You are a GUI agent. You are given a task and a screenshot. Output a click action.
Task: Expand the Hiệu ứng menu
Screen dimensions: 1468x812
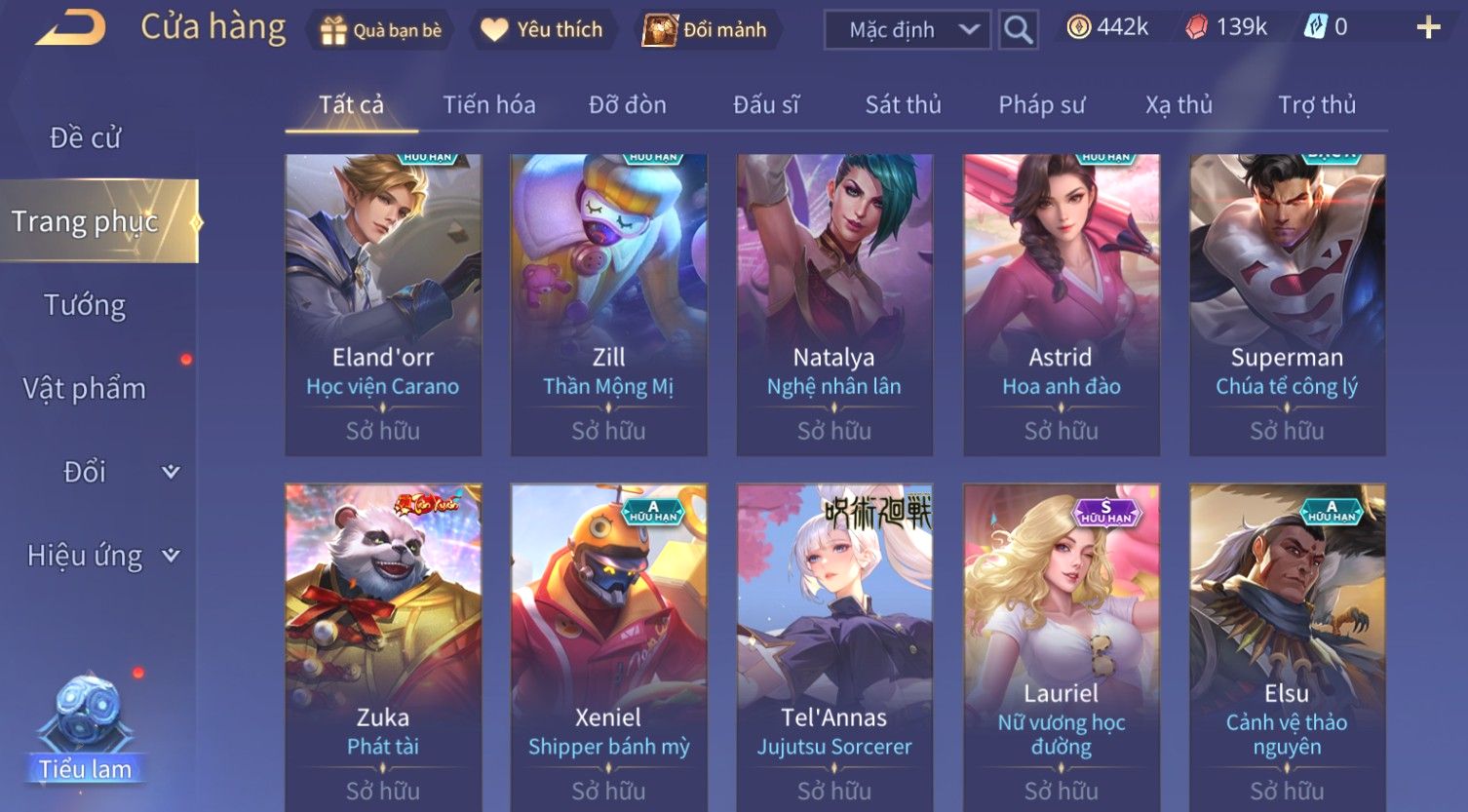(x=102, y=556)
